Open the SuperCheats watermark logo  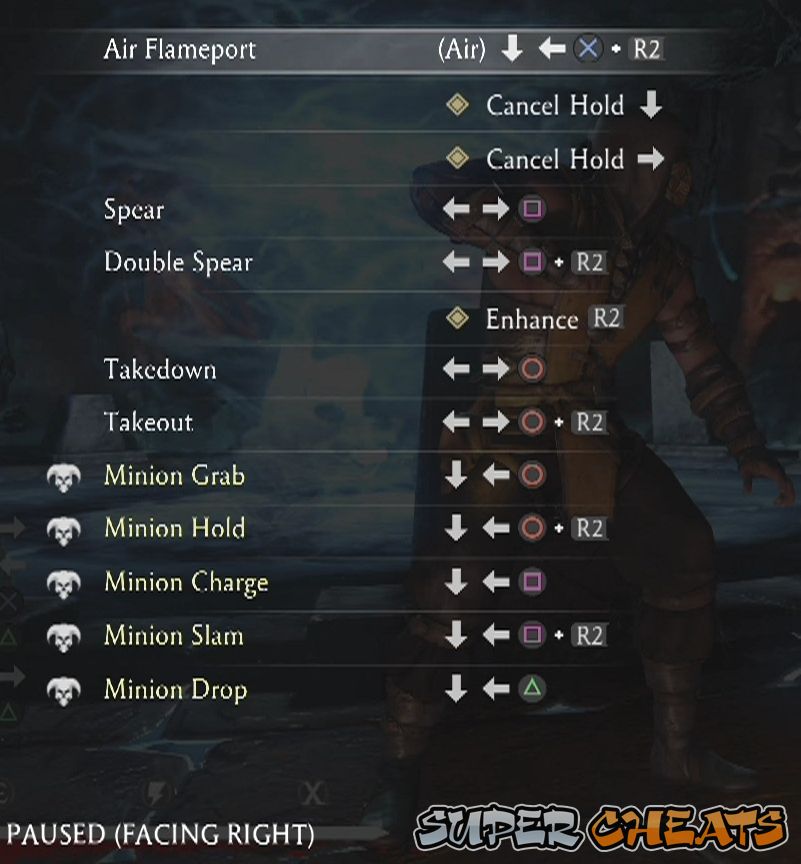(x=602, y=830)
